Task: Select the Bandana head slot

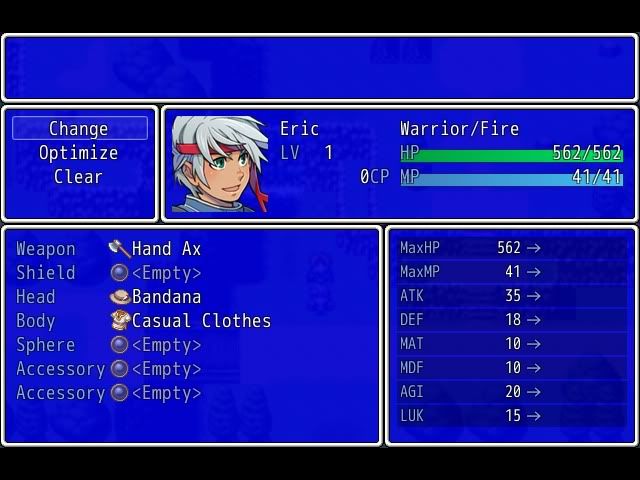Action: (166, 297)
